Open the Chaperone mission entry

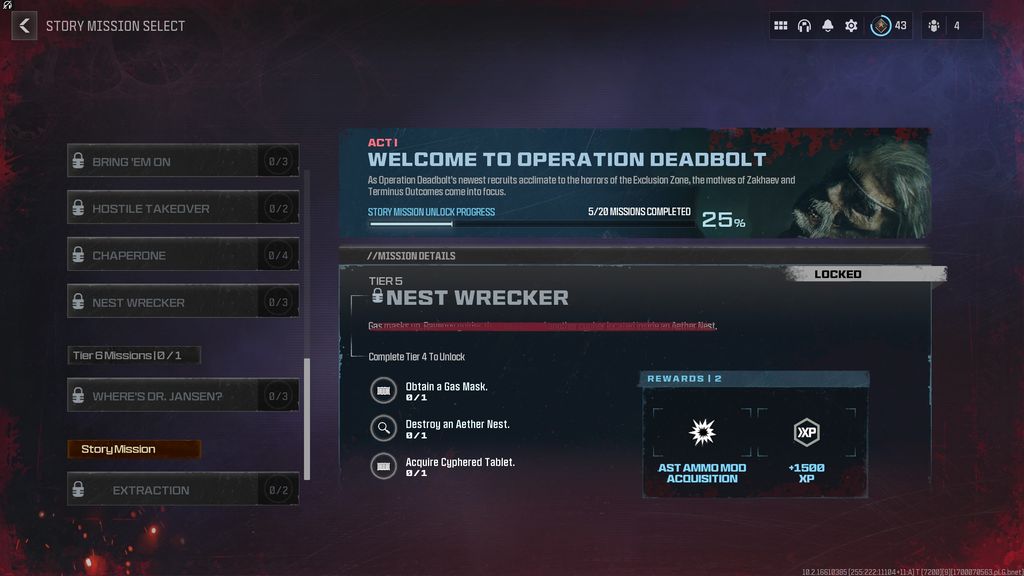(x=183, y=256)
